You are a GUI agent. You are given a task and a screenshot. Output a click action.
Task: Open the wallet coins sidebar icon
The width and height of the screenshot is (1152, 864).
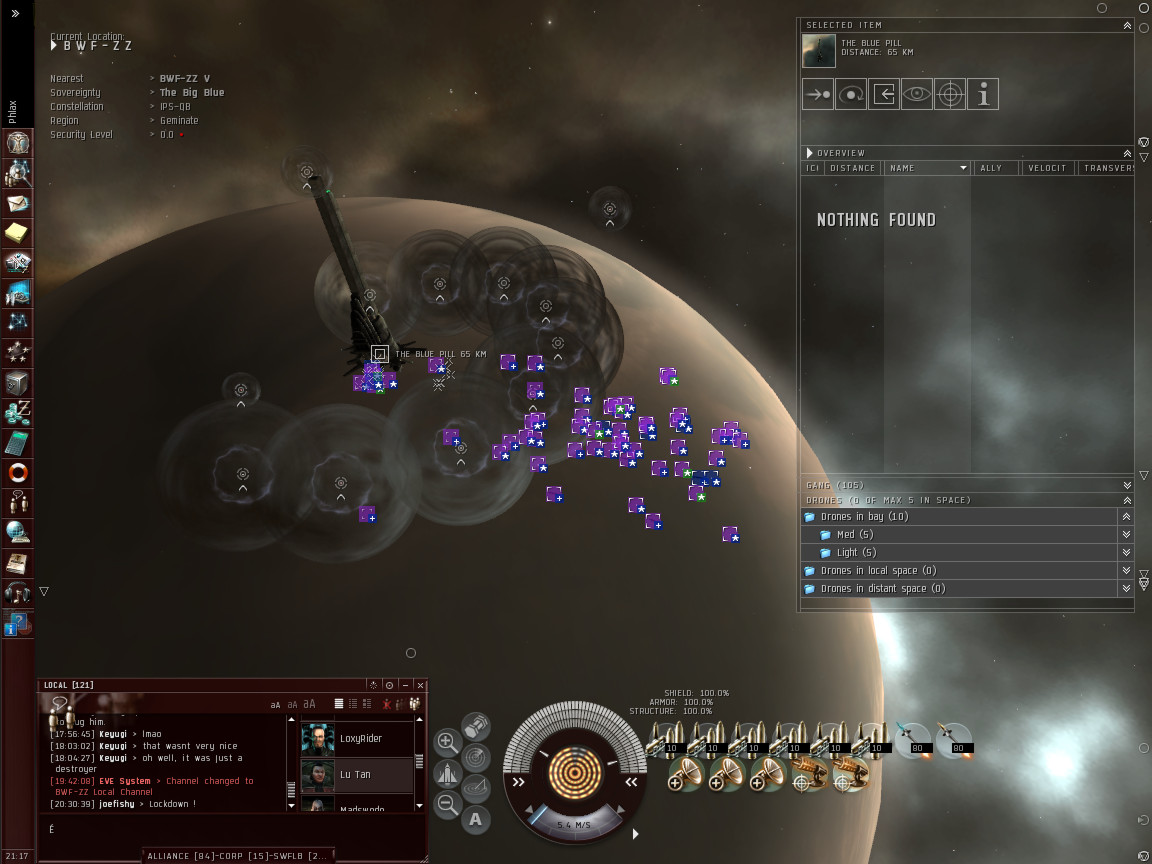[18, 412]
